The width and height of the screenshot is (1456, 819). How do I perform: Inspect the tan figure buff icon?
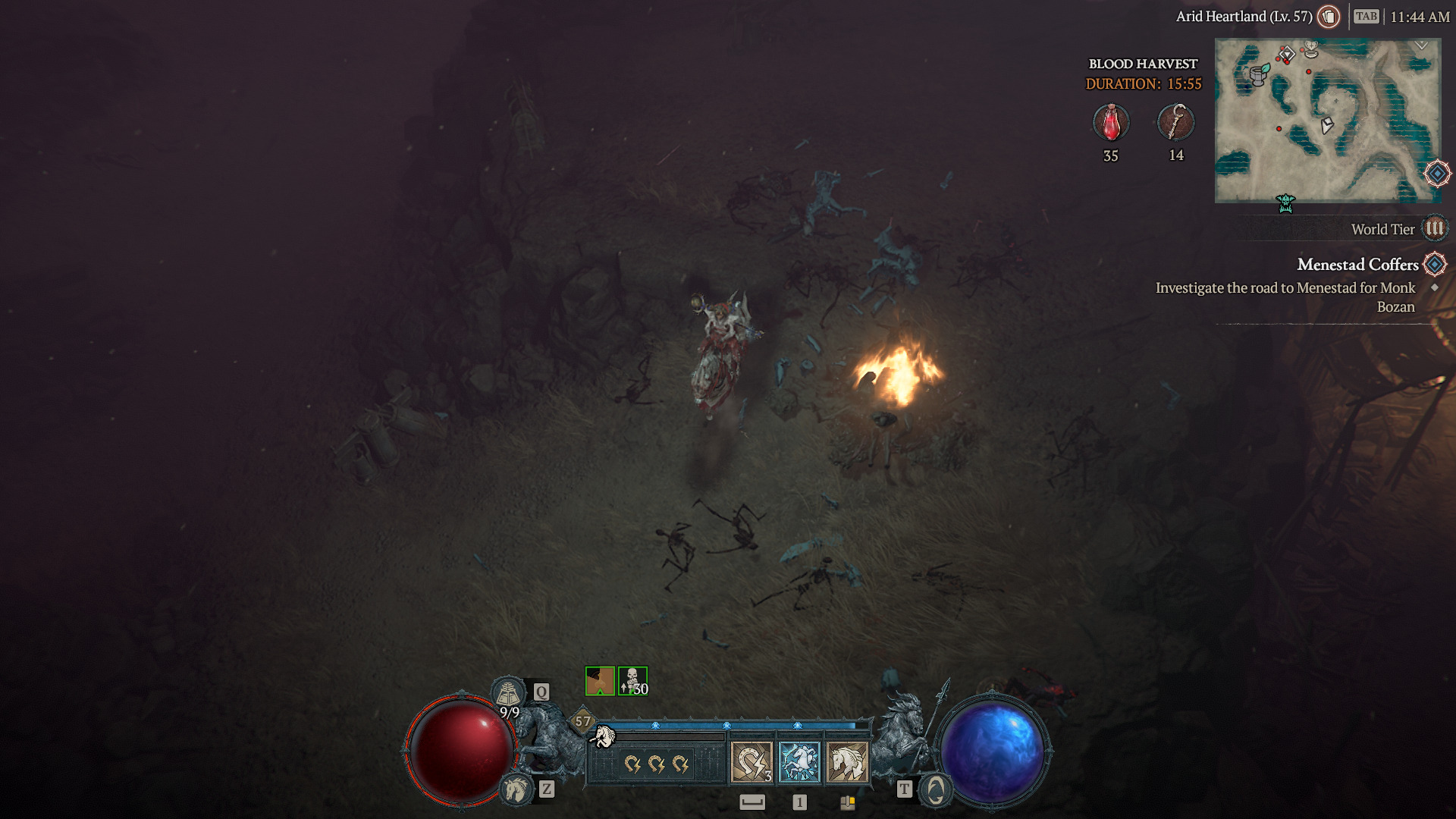point(600,681)
